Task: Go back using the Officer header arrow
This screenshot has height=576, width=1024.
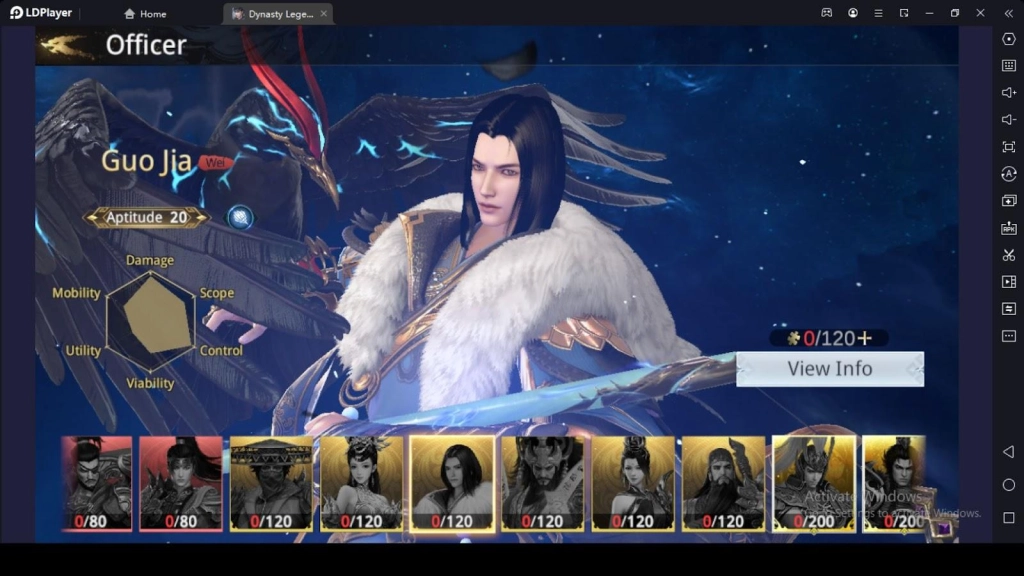Action: coord(68,45)
